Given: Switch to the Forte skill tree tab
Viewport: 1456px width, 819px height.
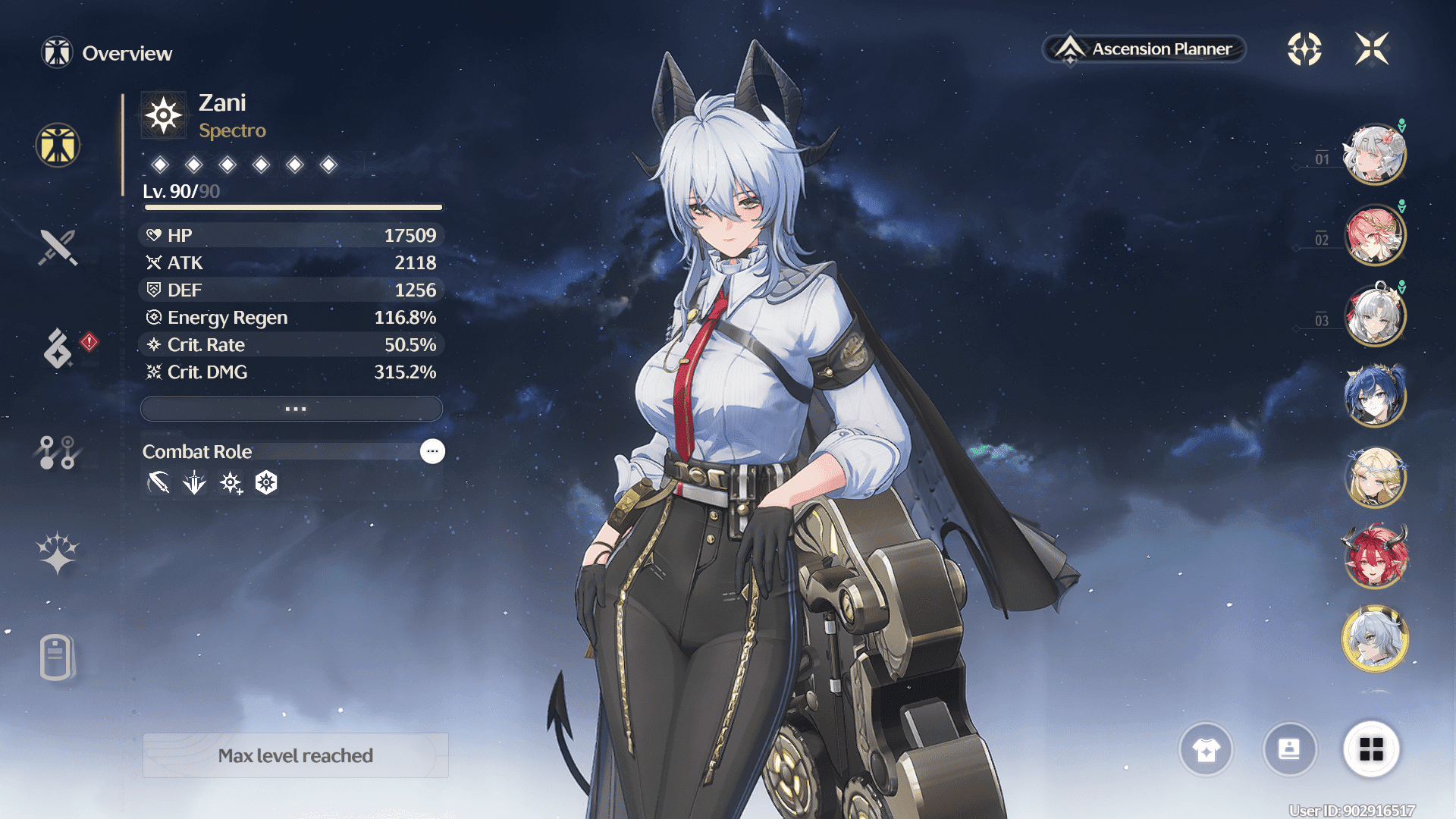Looking at the screenshot, I should click(x=58, y=452).
